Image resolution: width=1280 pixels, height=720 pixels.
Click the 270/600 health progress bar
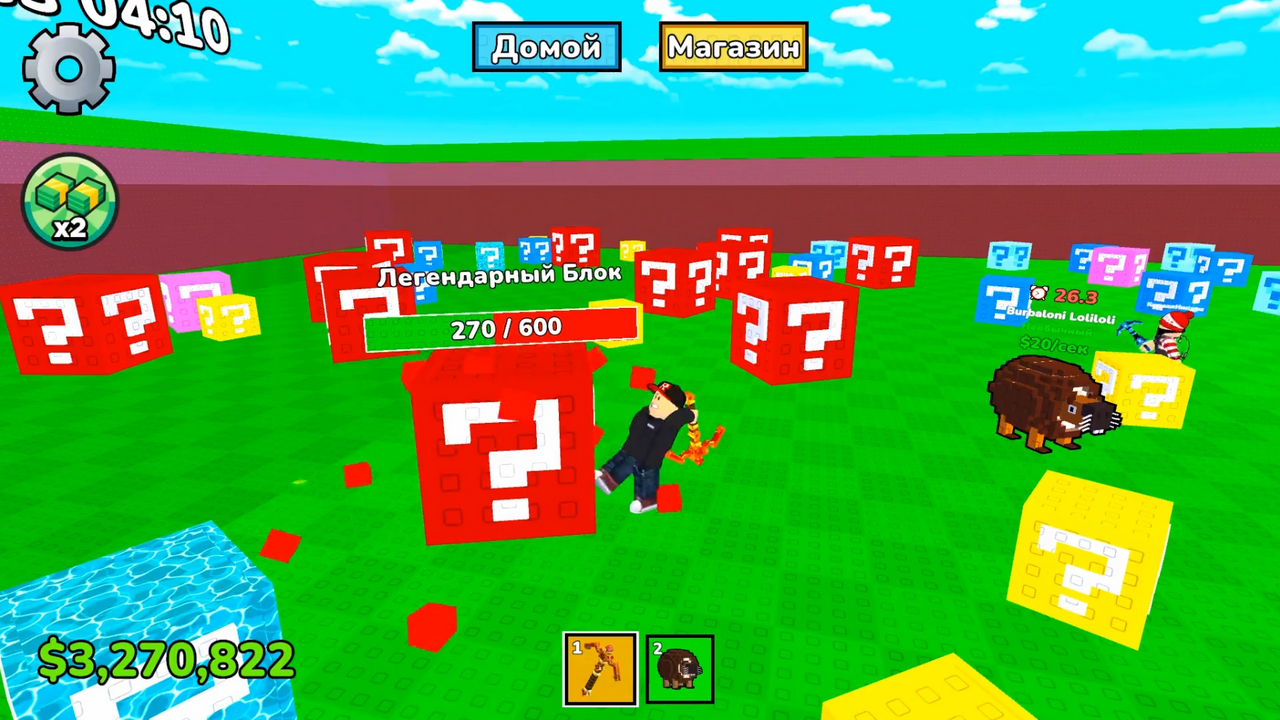click(x=500, y=328)
